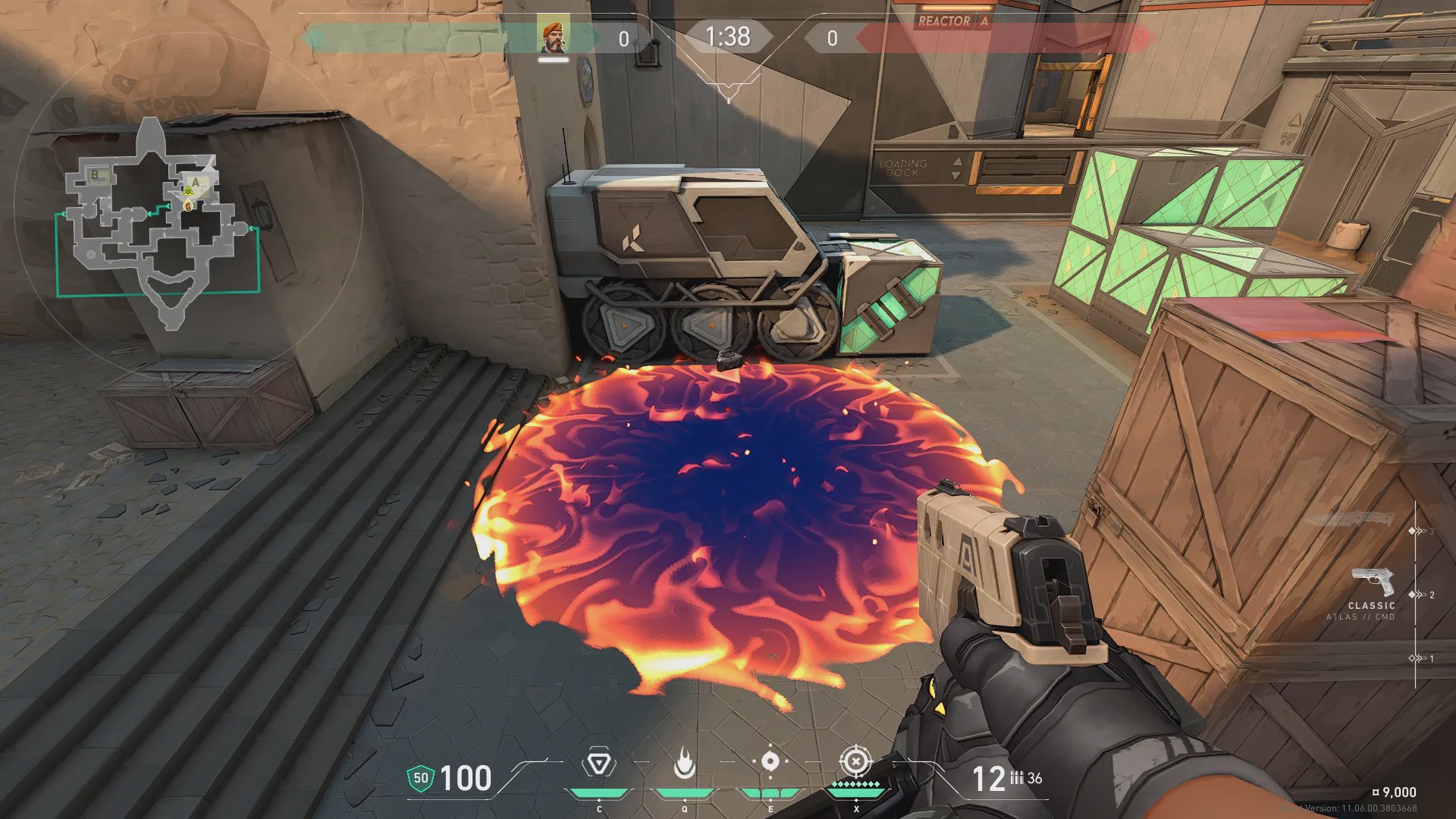Select the Stim Beacon ability icon
The width and height of the screenshot is (1456, 819).
point(599,763)
